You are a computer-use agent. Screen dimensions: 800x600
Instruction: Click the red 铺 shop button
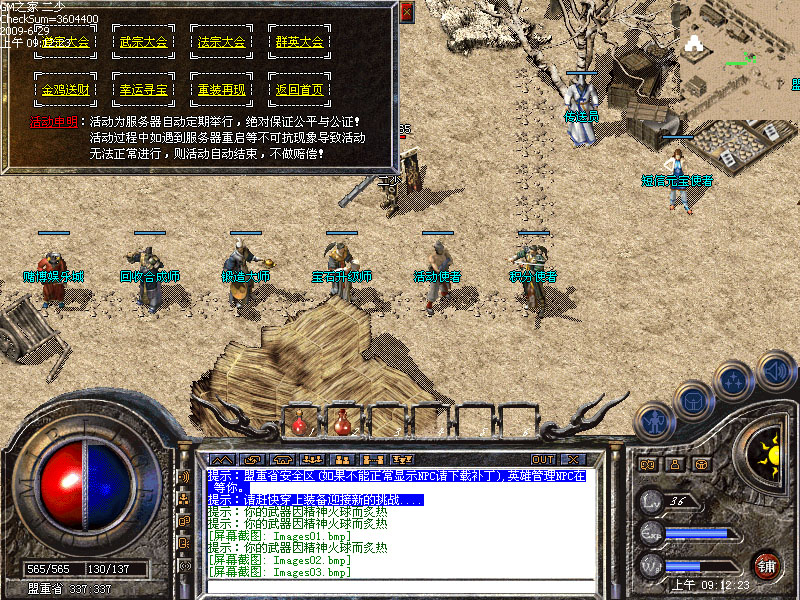(x=767, y=565)
